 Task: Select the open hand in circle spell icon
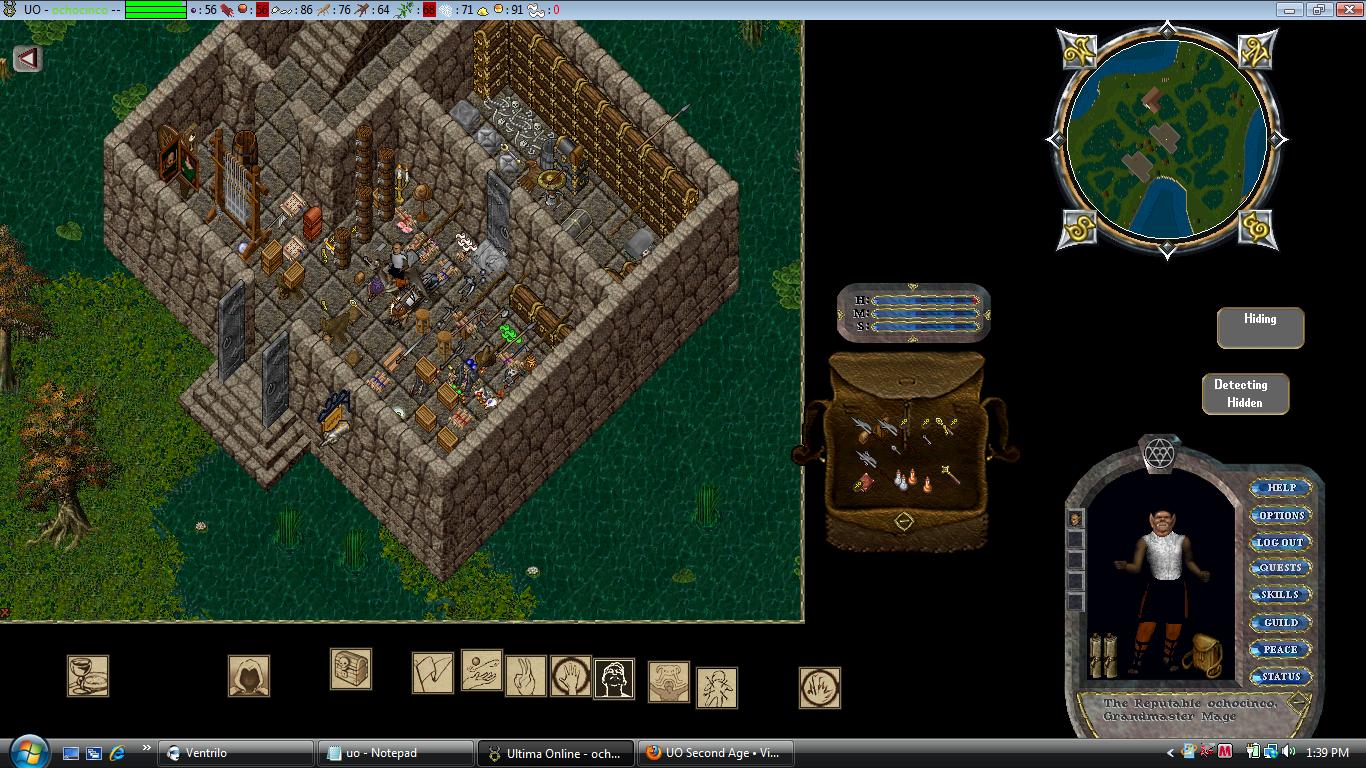571,676
